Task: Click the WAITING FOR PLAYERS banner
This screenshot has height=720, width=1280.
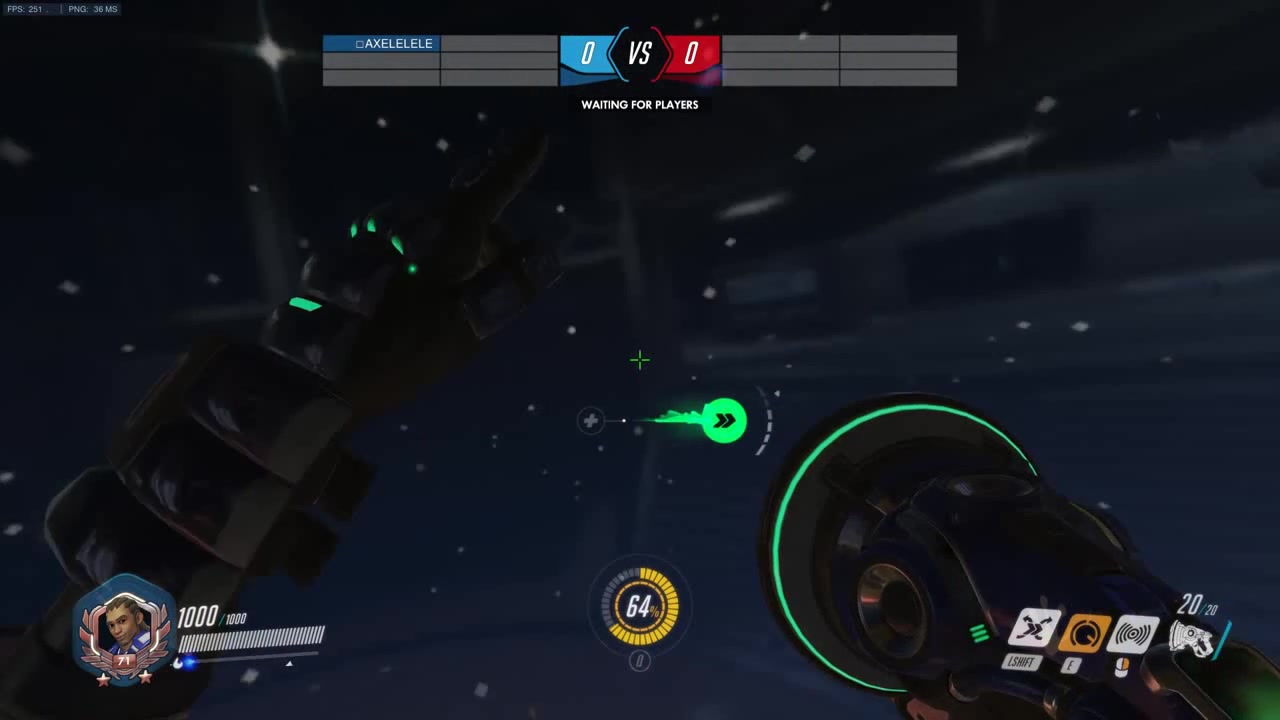Action: 639,104
